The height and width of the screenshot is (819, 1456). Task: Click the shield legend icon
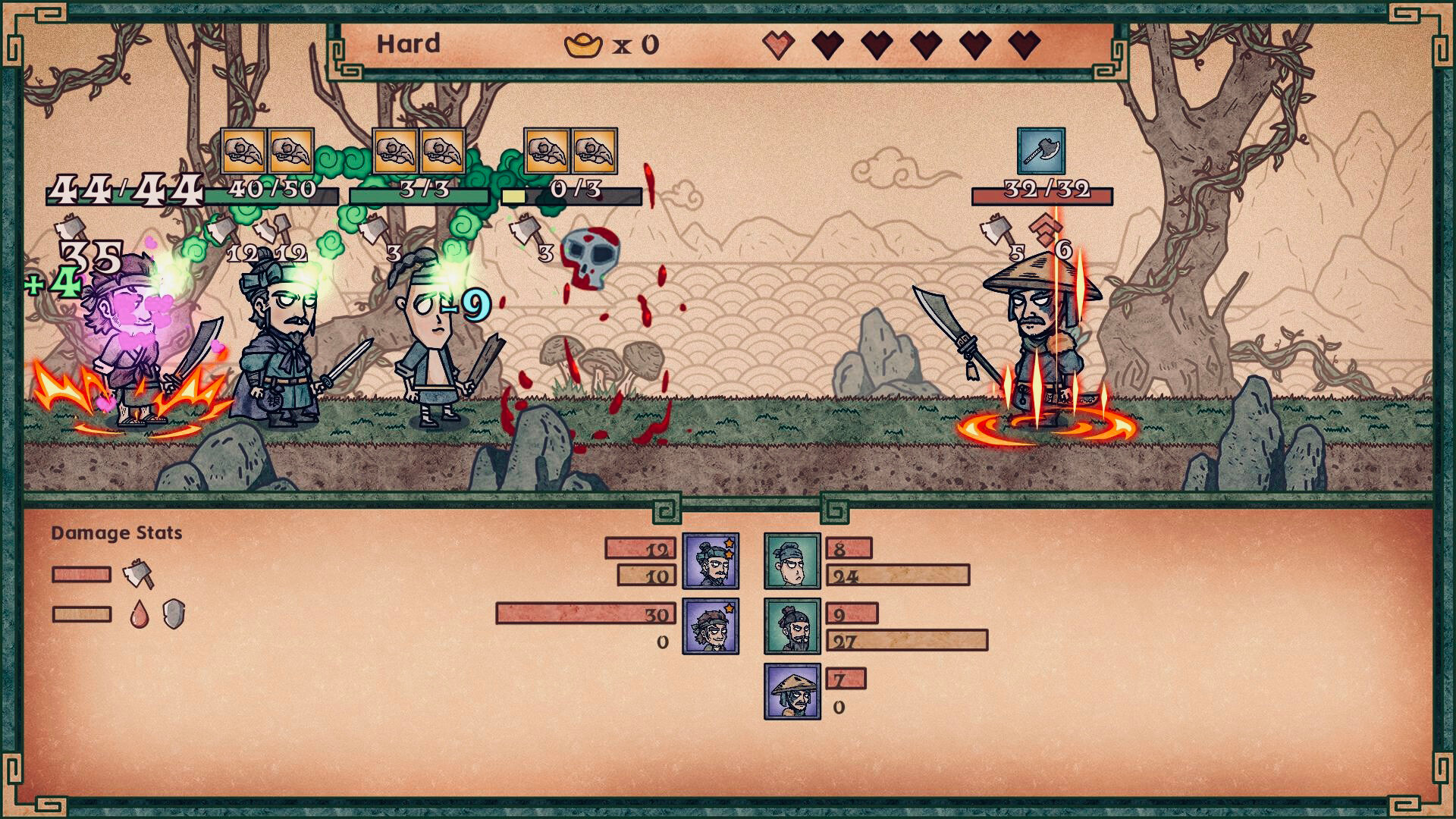(x=174, y=614)
